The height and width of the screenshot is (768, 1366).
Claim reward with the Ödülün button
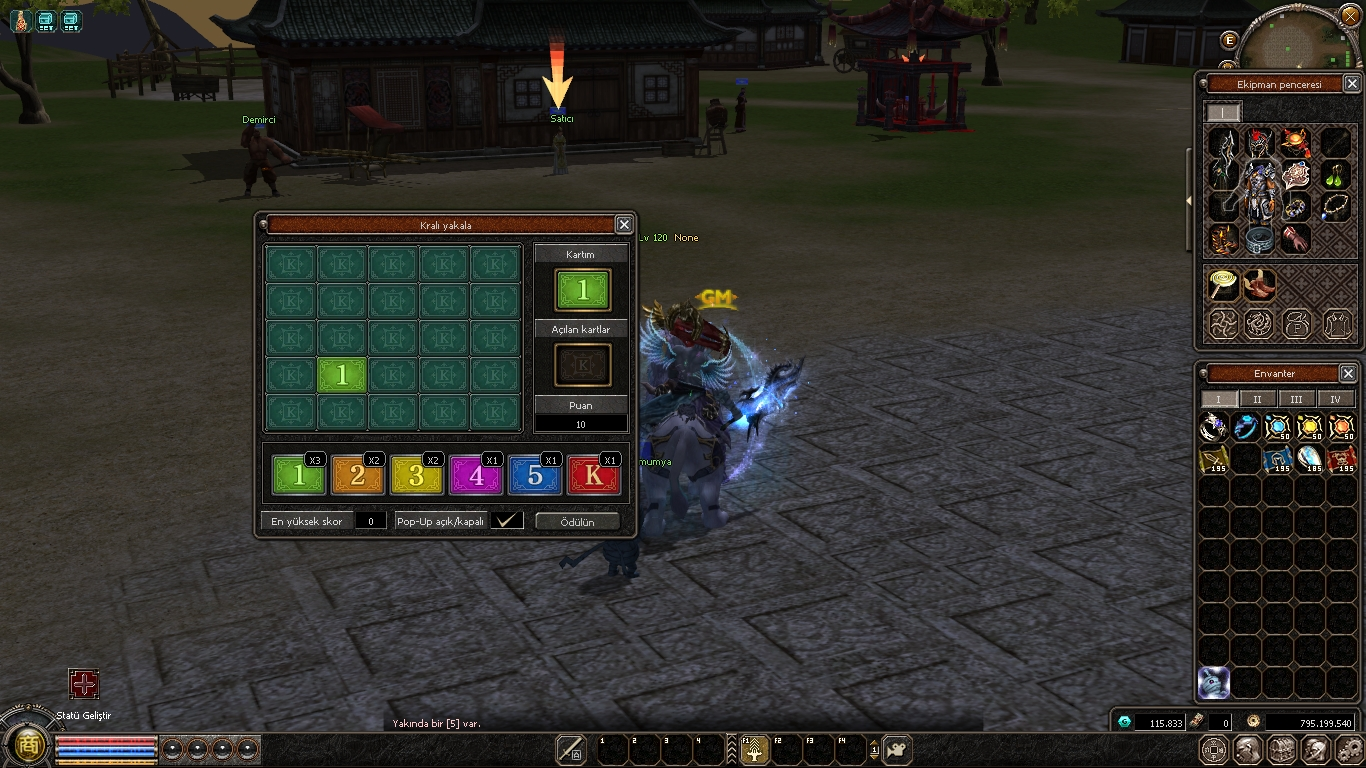coord(577,522)
